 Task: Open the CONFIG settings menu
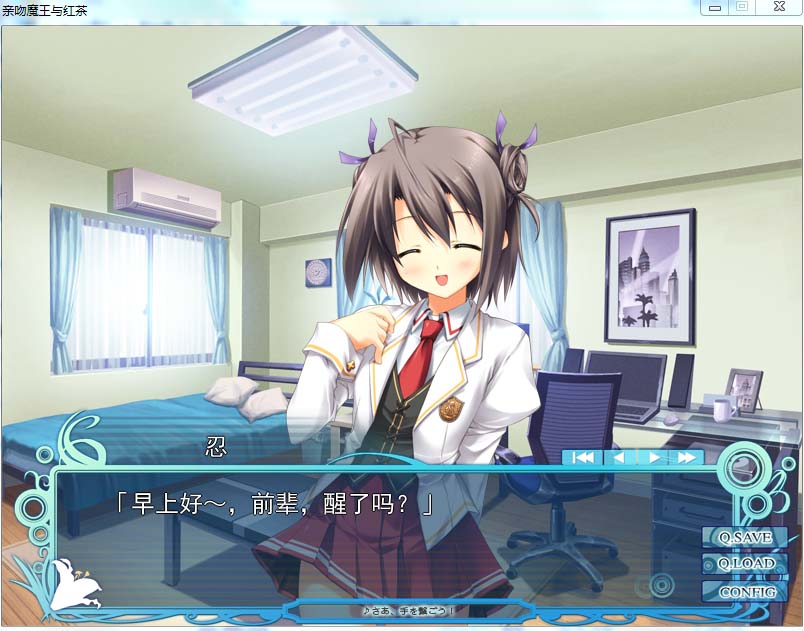[x=745, y=591]
